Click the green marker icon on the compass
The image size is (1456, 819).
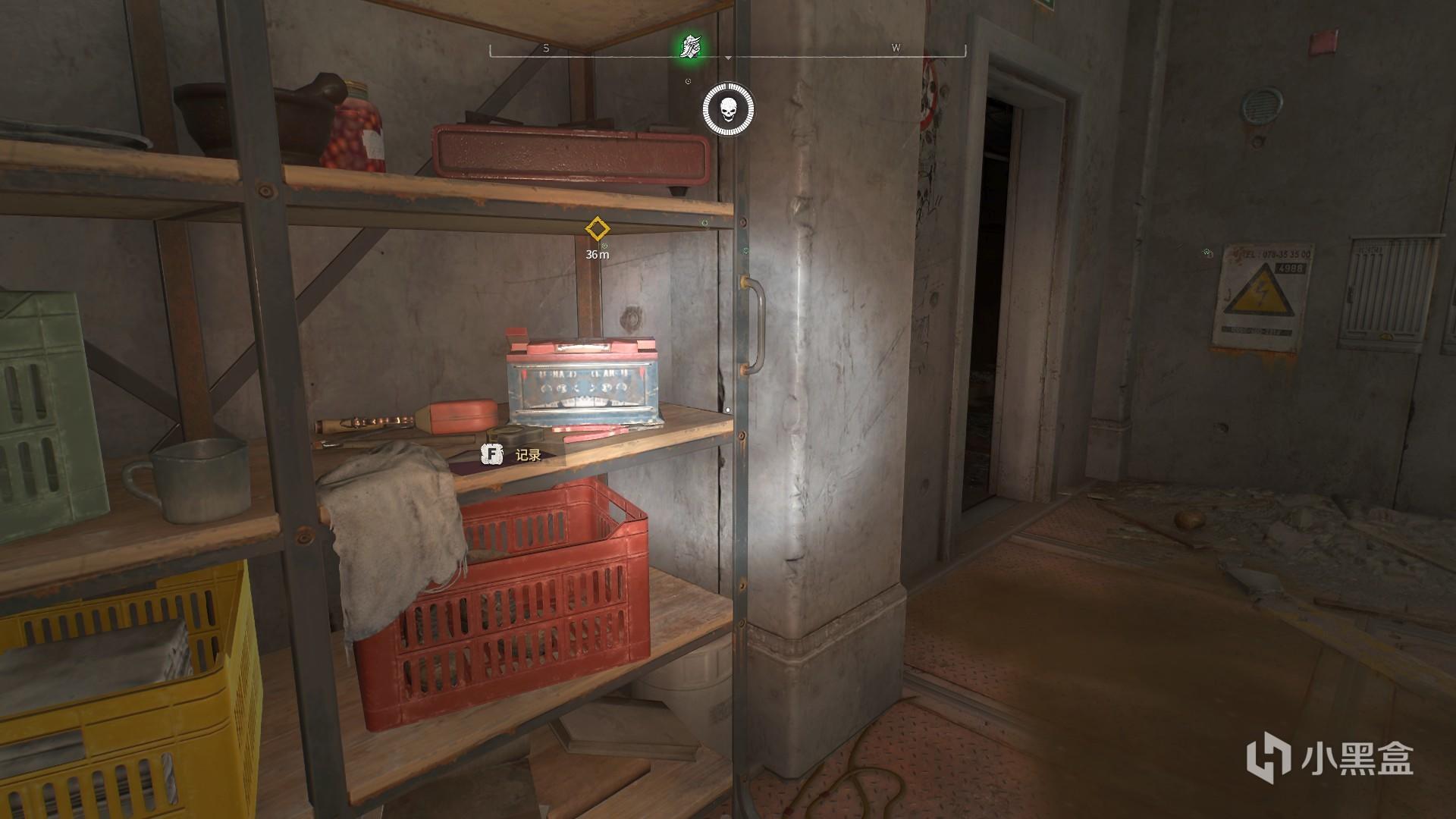pos(689,47)
